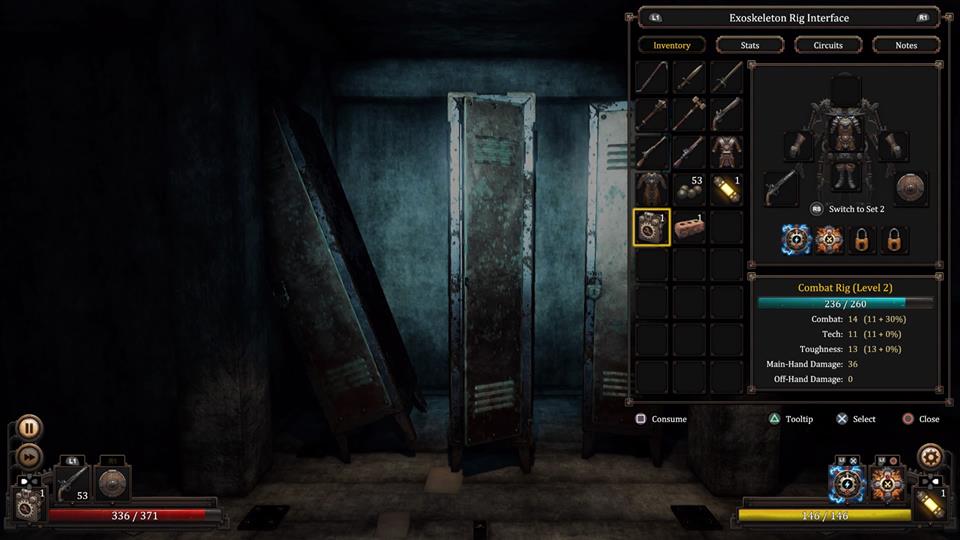The height and width of the screenshot is (540, 960).
Task: Select the orange crossed-tools circuit in rig panel
Action: click(829, 240)
